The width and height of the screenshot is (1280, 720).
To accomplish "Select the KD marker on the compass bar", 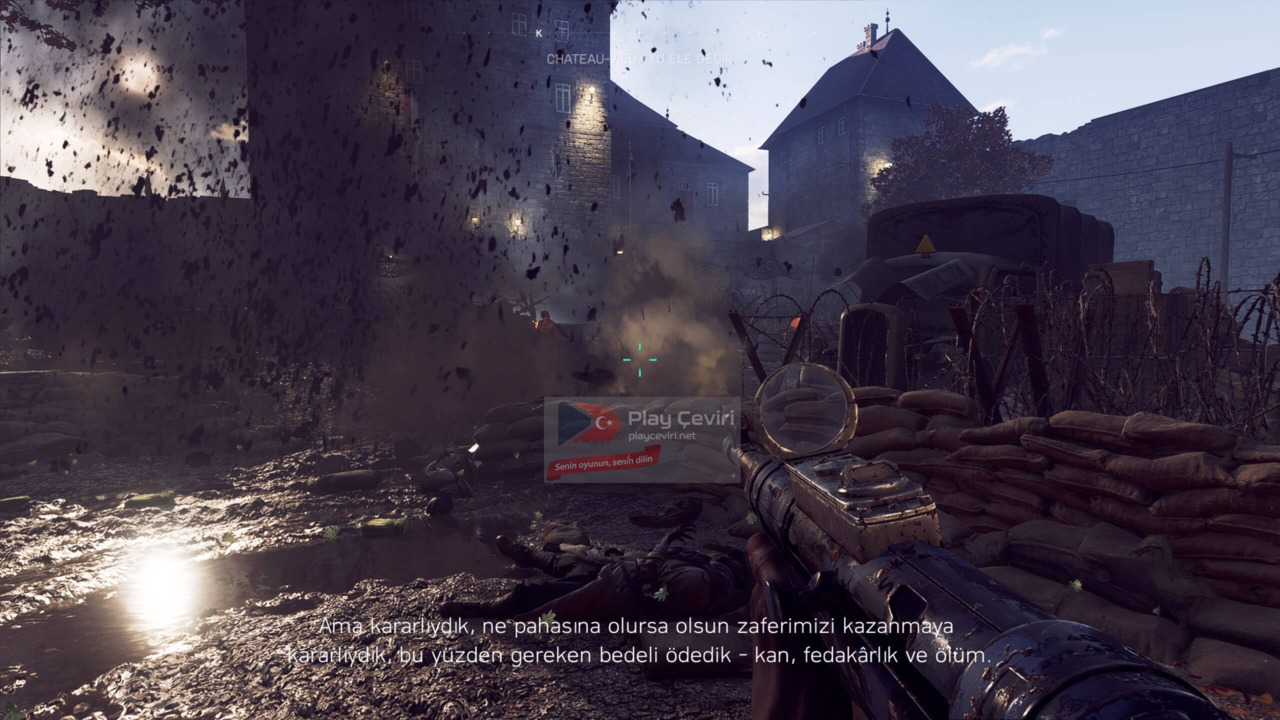I will [x=763, y=33].
